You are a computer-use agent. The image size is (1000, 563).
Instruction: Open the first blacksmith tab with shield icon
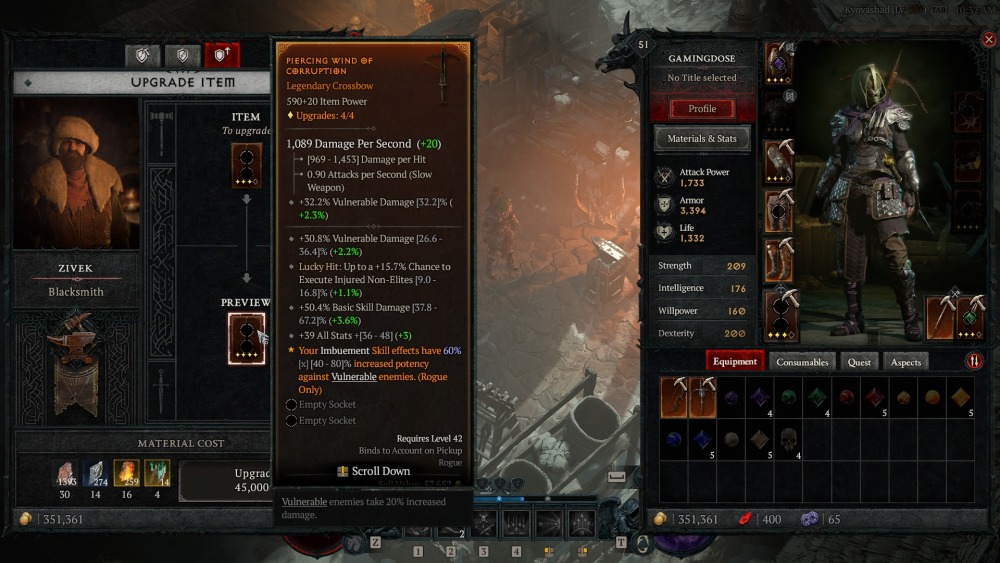point(142,55)
